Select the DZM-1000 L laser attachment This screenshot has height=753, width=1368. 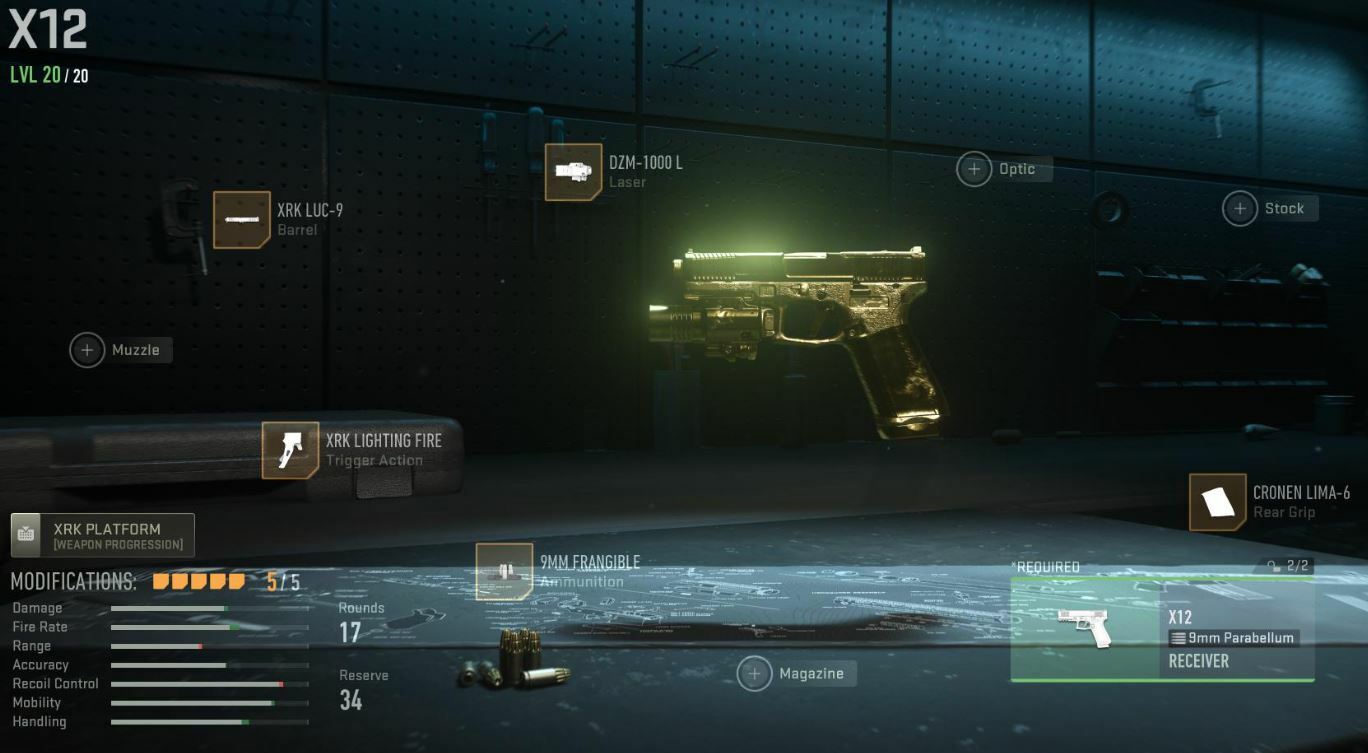click(573, 172)
